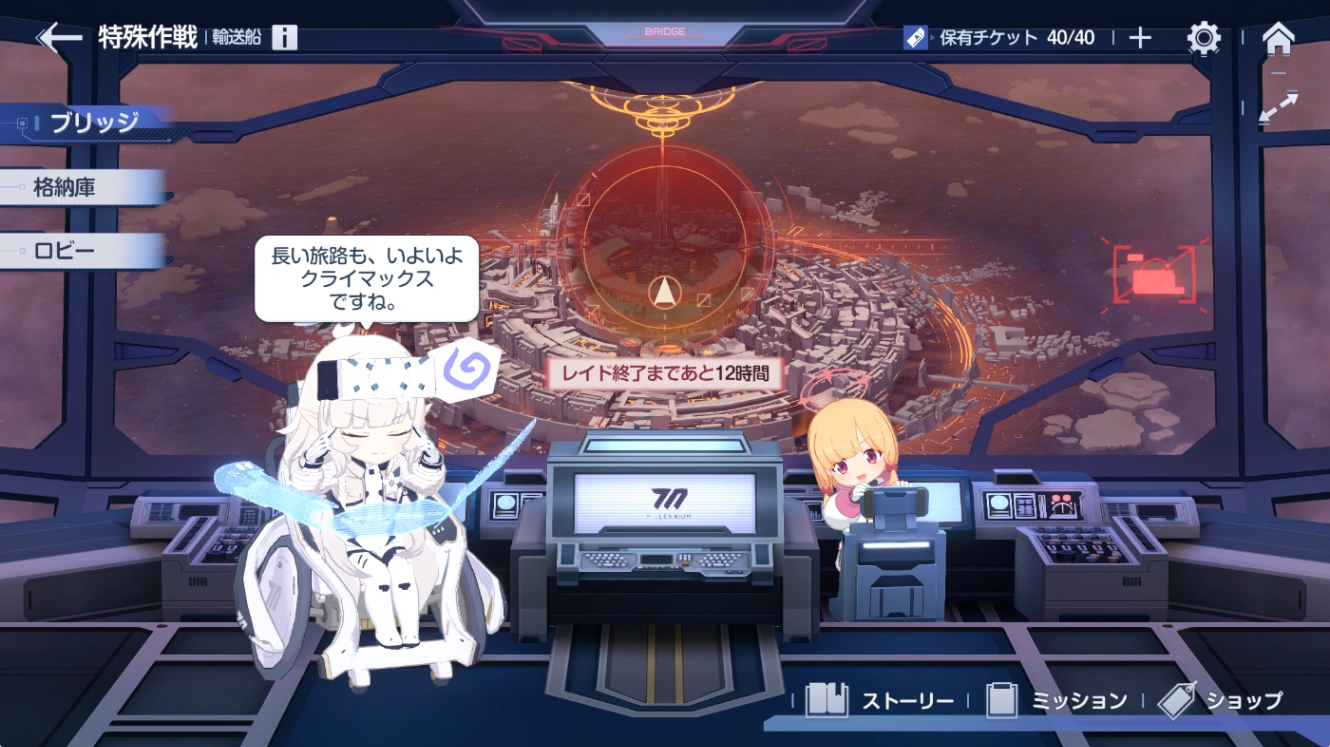Open the ミッション list
Image resolution: width=1330 pixels, height=747 pixels.
point(1056,701)
